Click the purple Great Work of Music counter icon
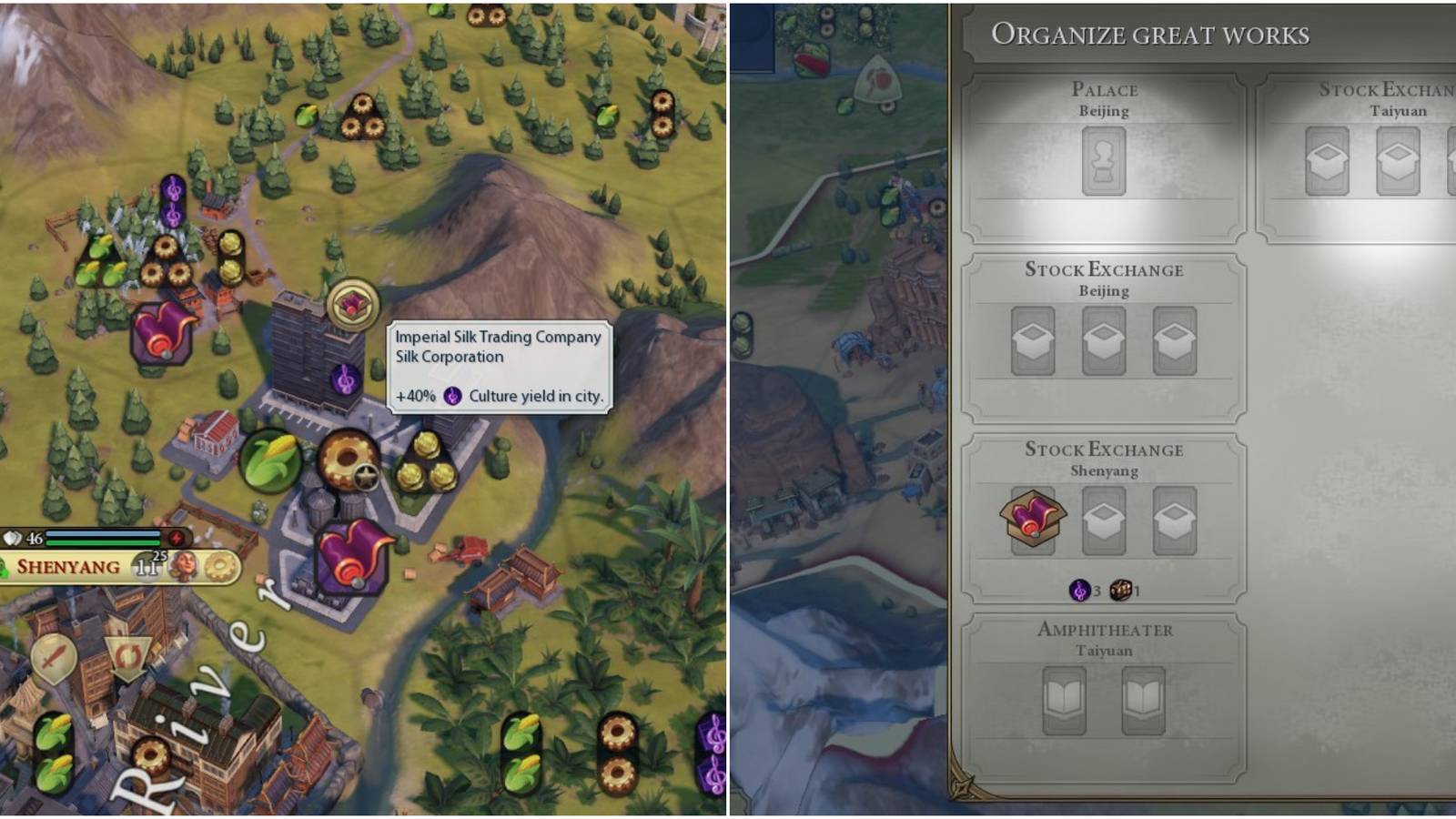Viewport: 1456px width, 819px height. tap(1078, 589)
